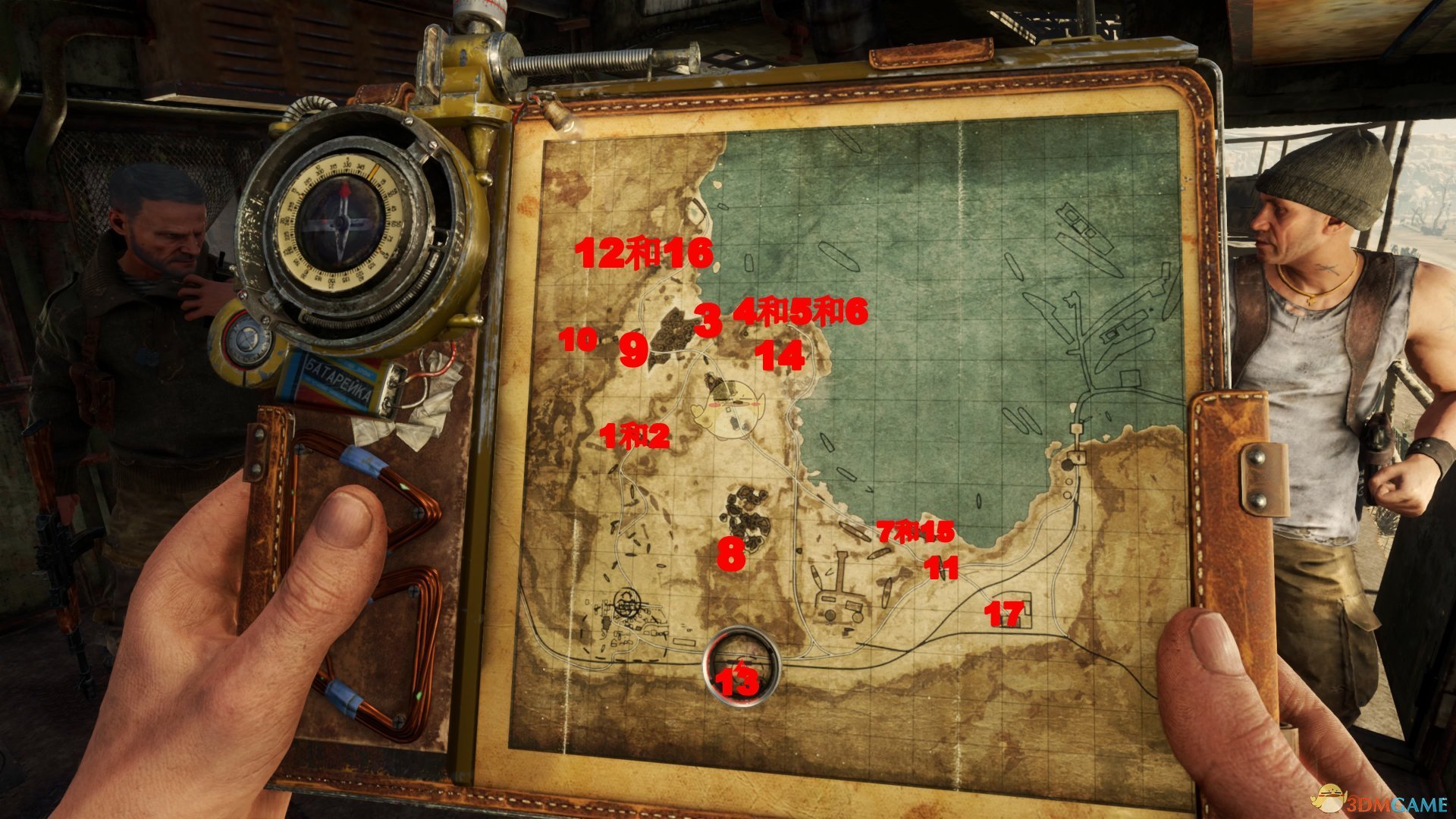Choose the red number 8 marker

coord(731,554)
